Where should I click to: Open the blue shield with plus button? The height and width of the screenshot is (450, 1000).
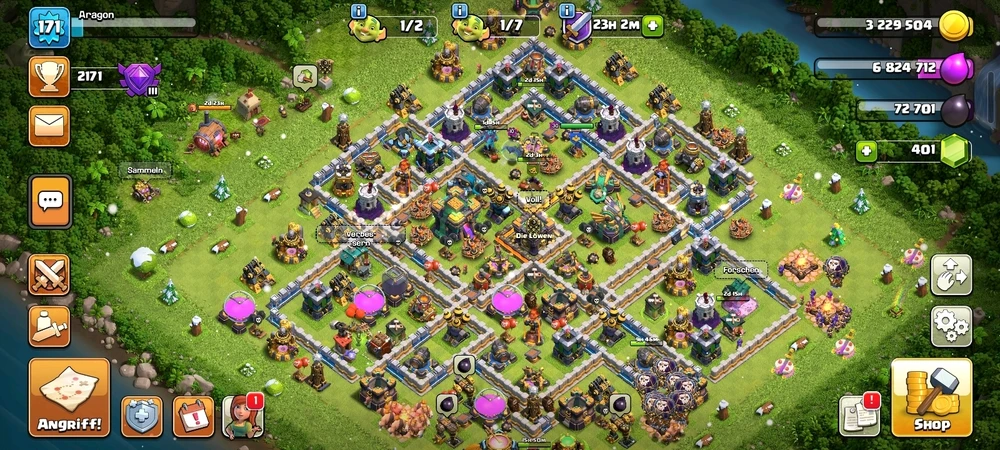click(x=142, y=416)
